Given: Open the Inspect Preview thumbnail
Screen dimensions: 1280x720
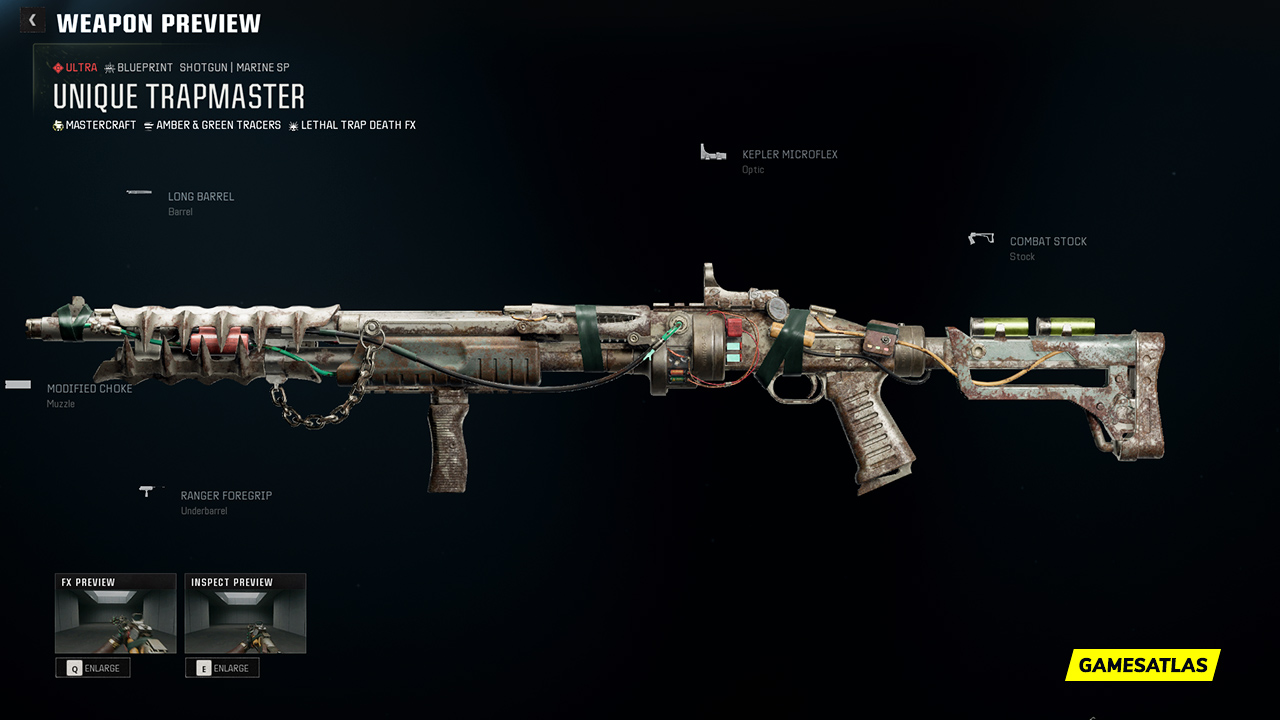Looking at the screenshot, I should click(245, 613).
